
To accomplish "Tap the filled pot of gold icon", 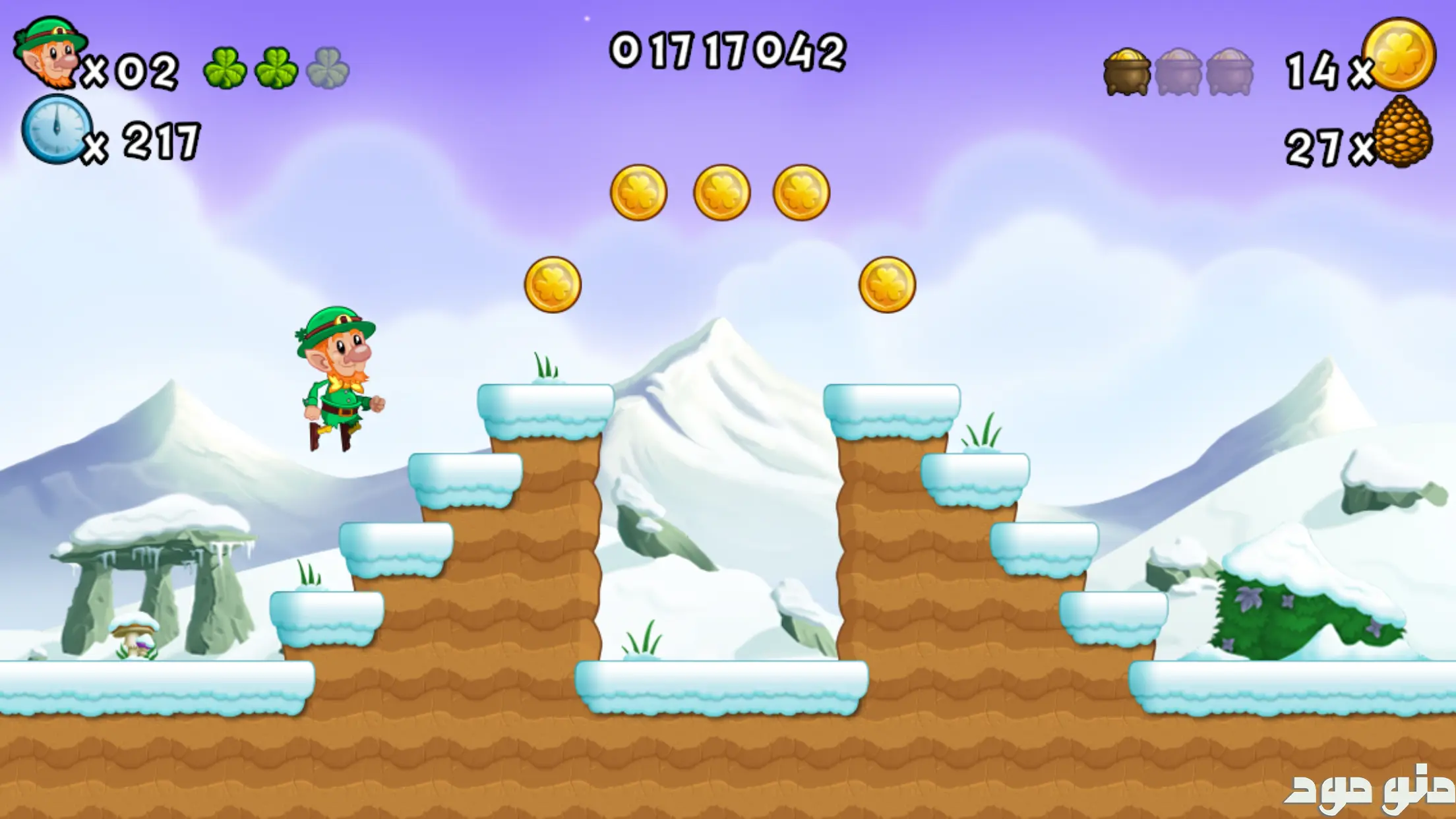I will 1127,72.
